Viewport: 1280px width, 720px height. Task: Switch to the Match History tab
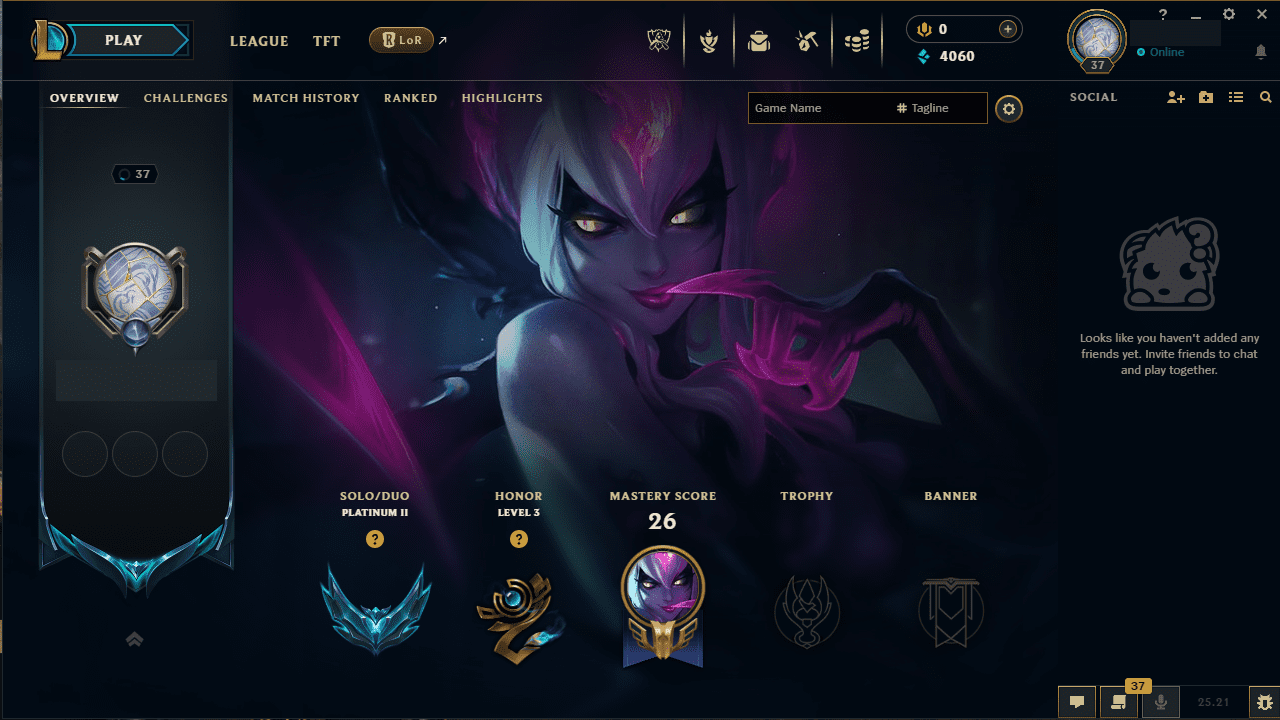306,97
